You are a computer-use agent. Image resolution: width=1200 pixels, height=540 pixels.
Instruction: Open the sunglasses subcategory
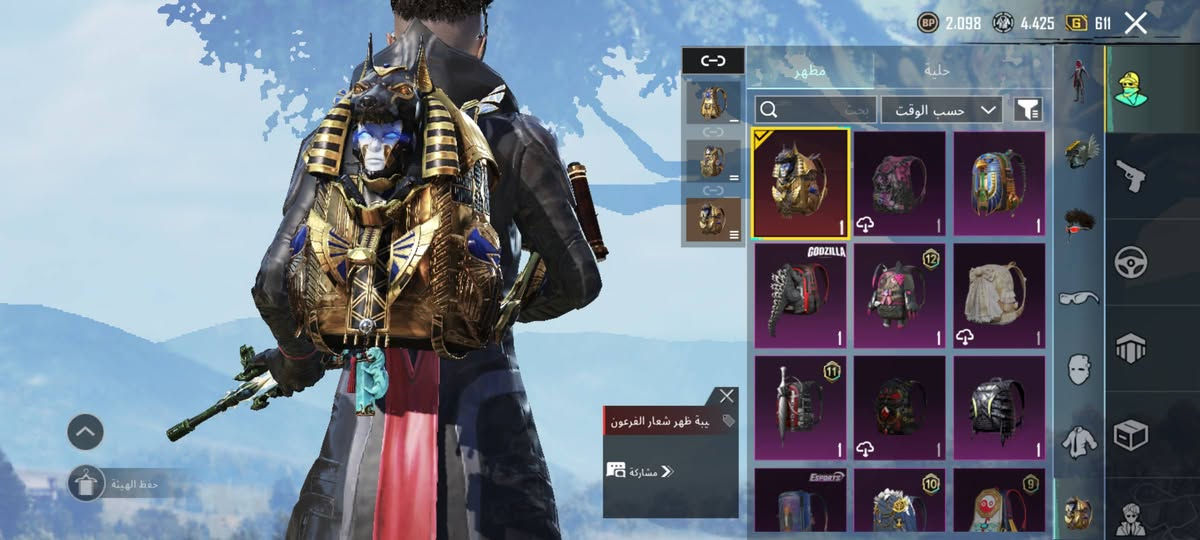click(x=1078, y=297)
